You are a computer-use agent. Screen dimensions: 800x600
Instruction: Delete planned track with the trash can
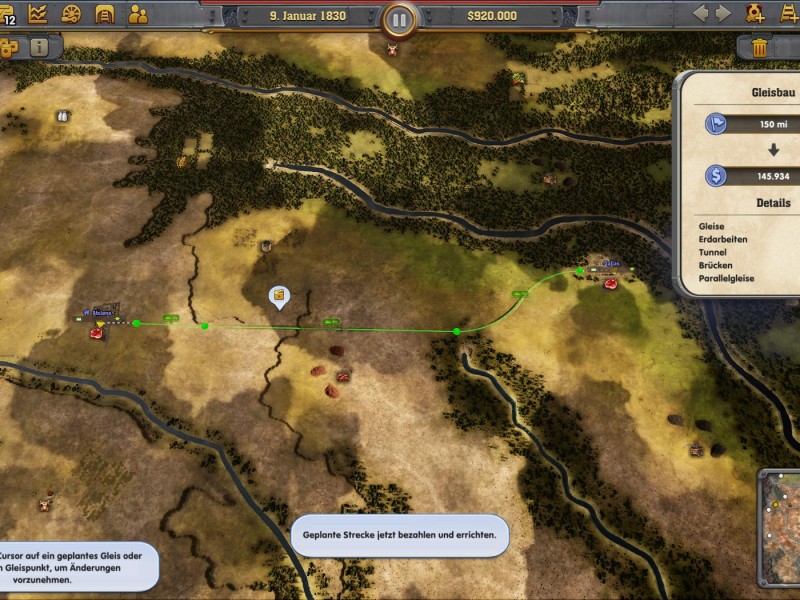(x=760, y=47)
